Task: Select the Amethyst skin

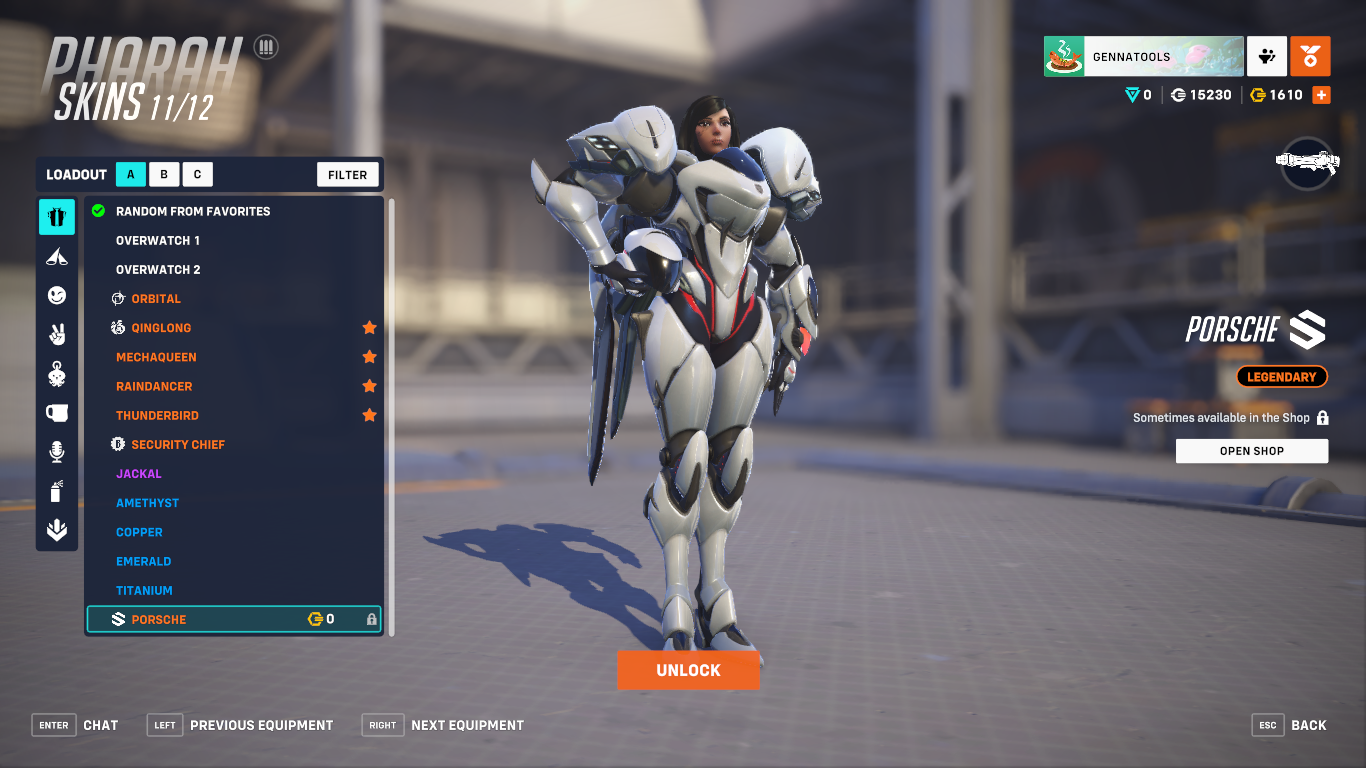Action: pyautogui.click(x=147, y=503)
